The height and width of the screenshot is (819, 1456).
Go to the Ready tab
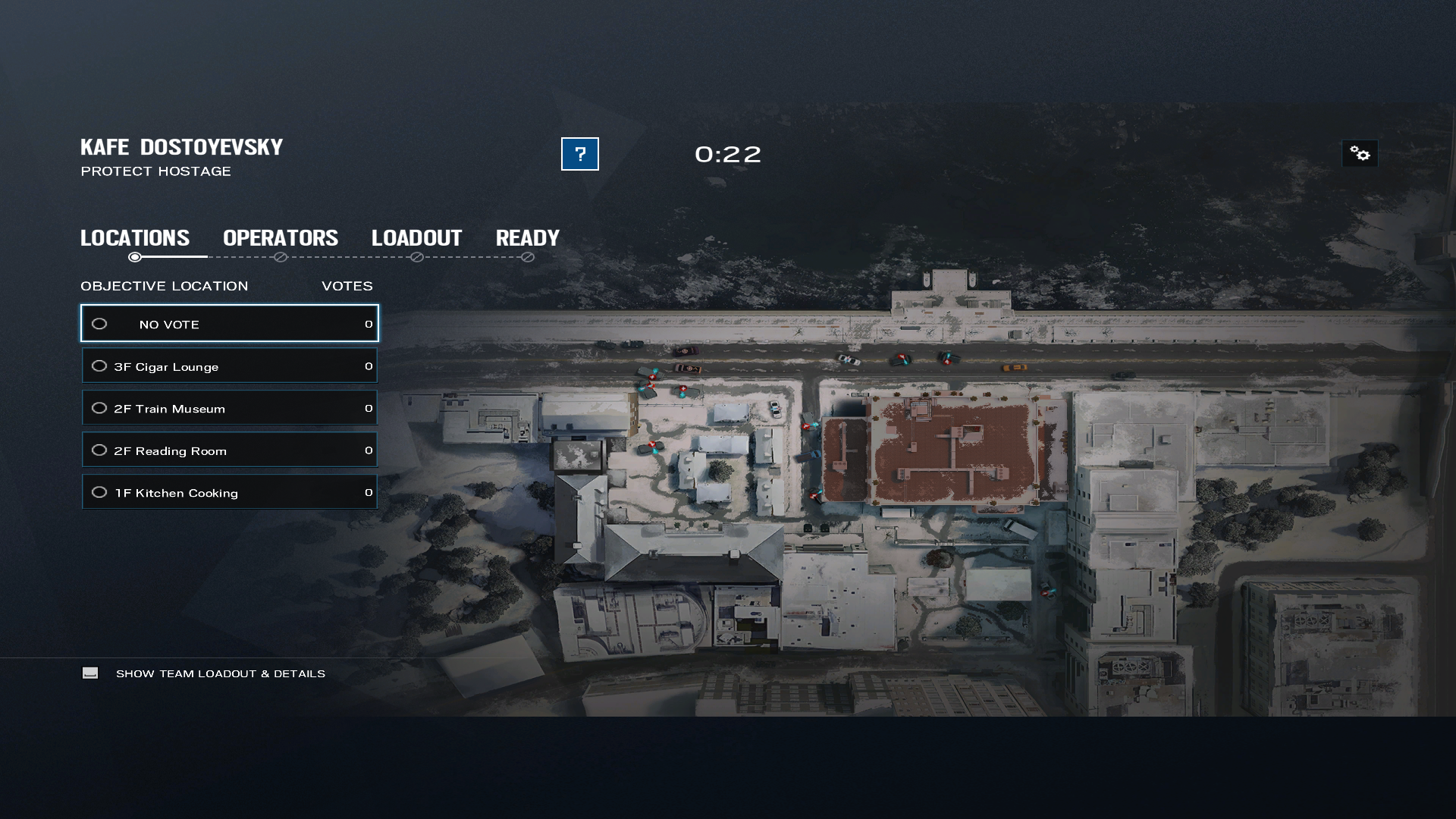528,238
